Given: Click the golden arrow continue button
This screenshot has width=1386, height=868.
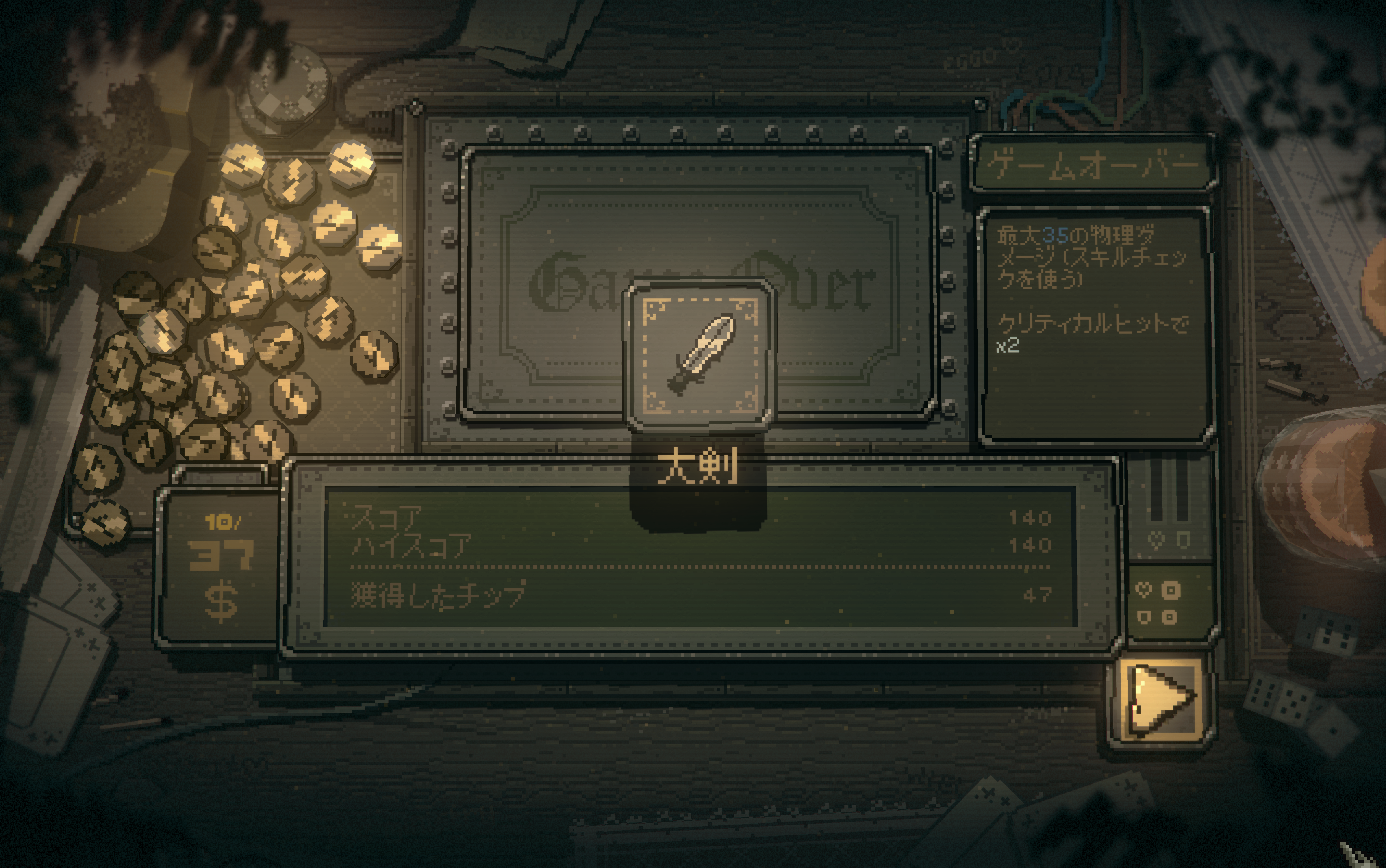Looking at the screenshot, I should coord(1160,700).
